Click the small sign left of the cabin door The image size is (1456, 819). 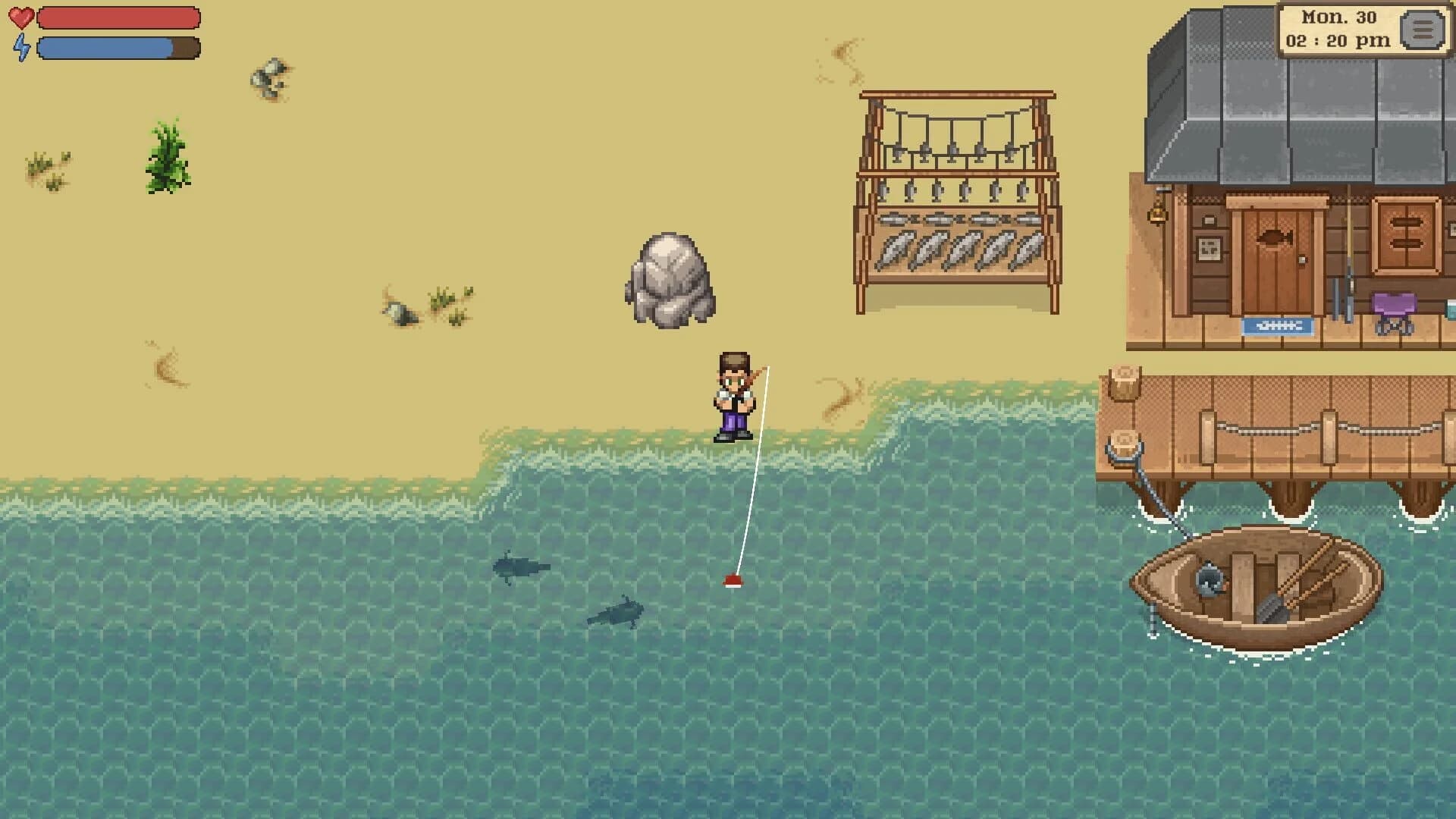tap(1209, 248)
